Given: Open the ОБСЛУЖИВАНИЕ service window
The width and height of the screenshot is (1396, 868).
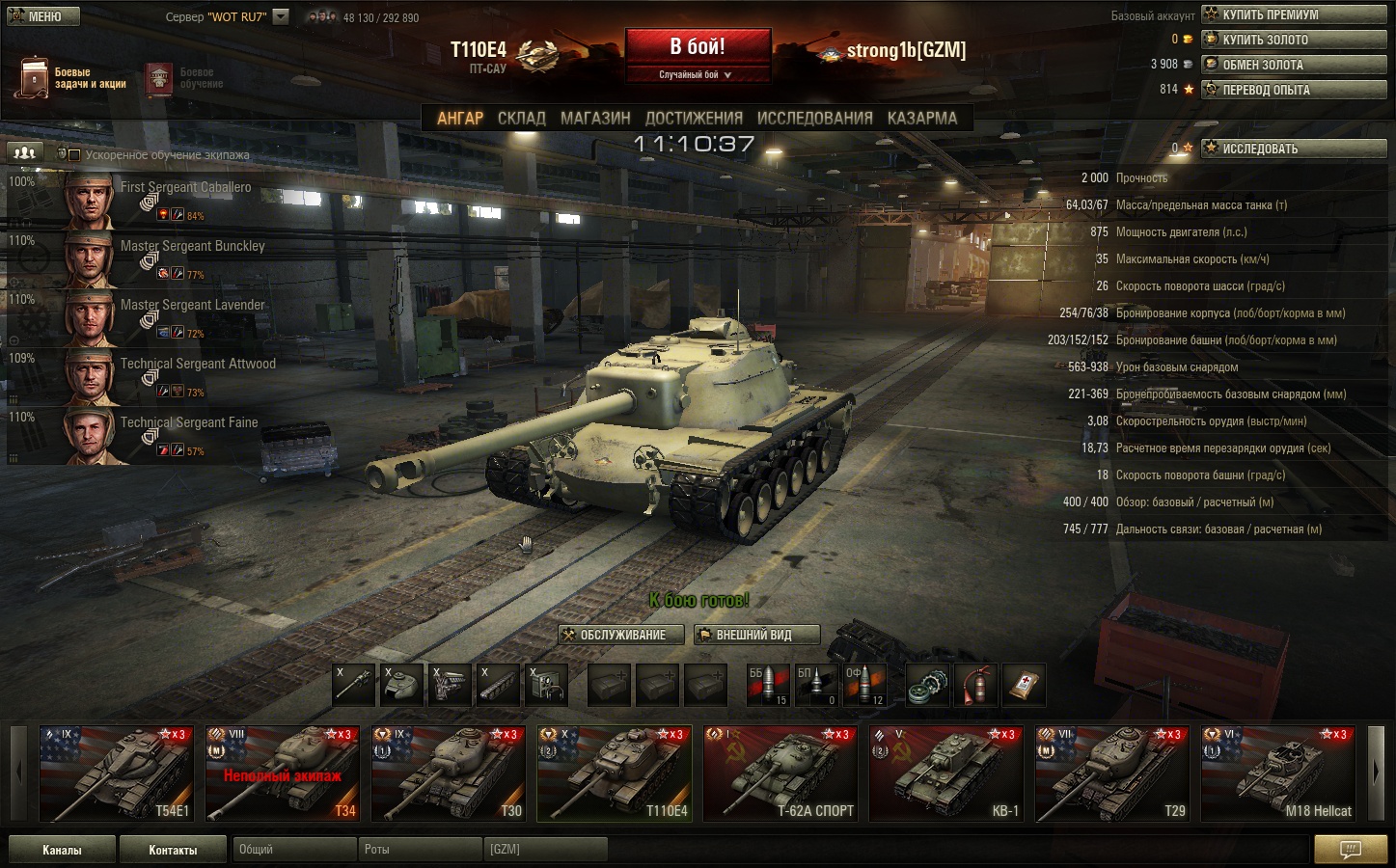Looking at the screenshot, I should click(x=622, y=635).
